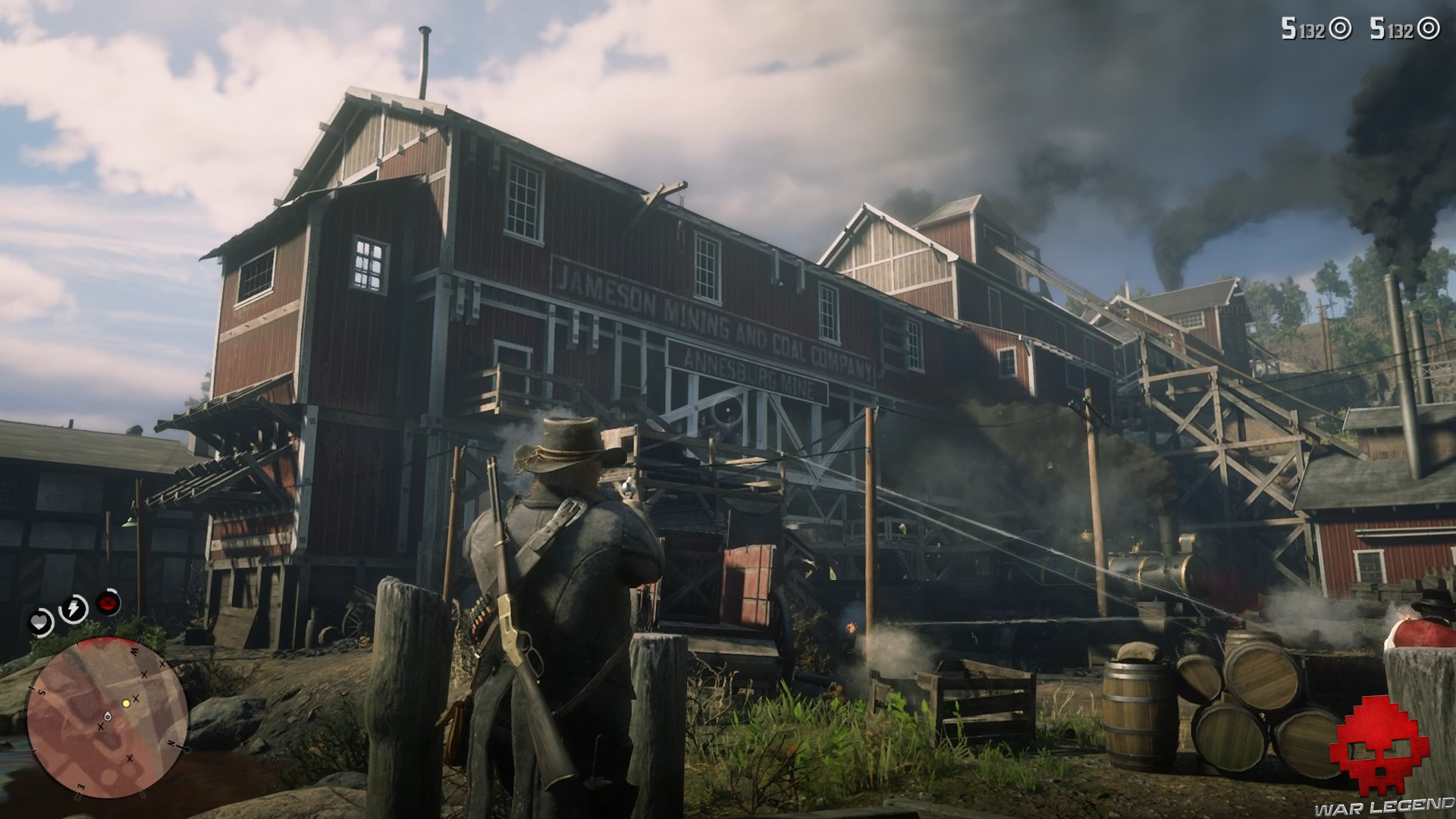Click the left 5/132 ammo counter
The width and height of the screenshot is (1456, 819).
(1302, 28)
